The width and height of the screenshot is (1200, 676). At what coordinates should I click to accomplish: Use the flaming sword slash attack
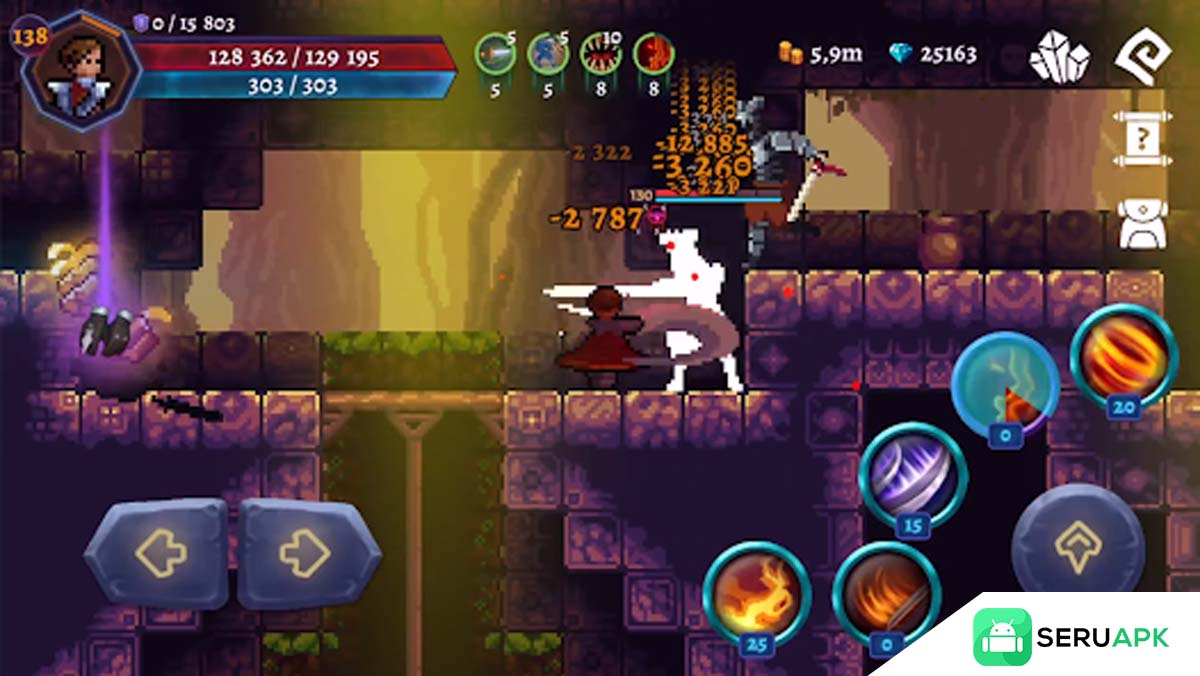coord(885,594)
